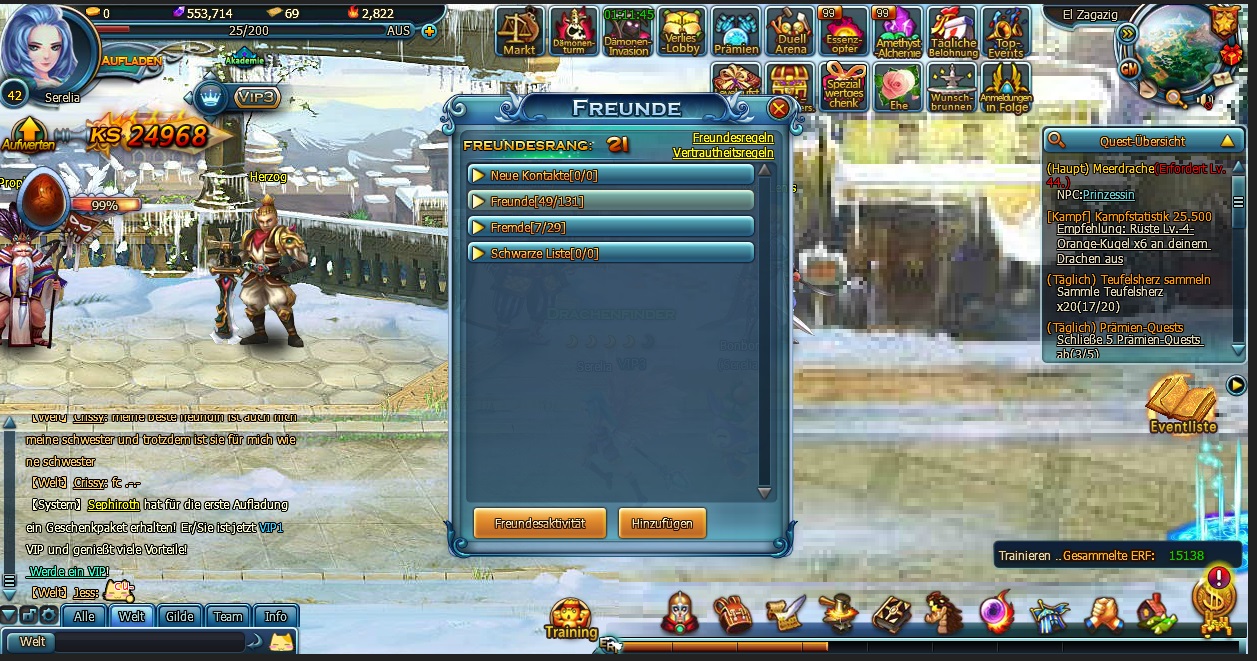Image resolution: width=1257 pixels, height=661 pixels.
Task: Open Tägliche Belohnung
Action: 952,31
